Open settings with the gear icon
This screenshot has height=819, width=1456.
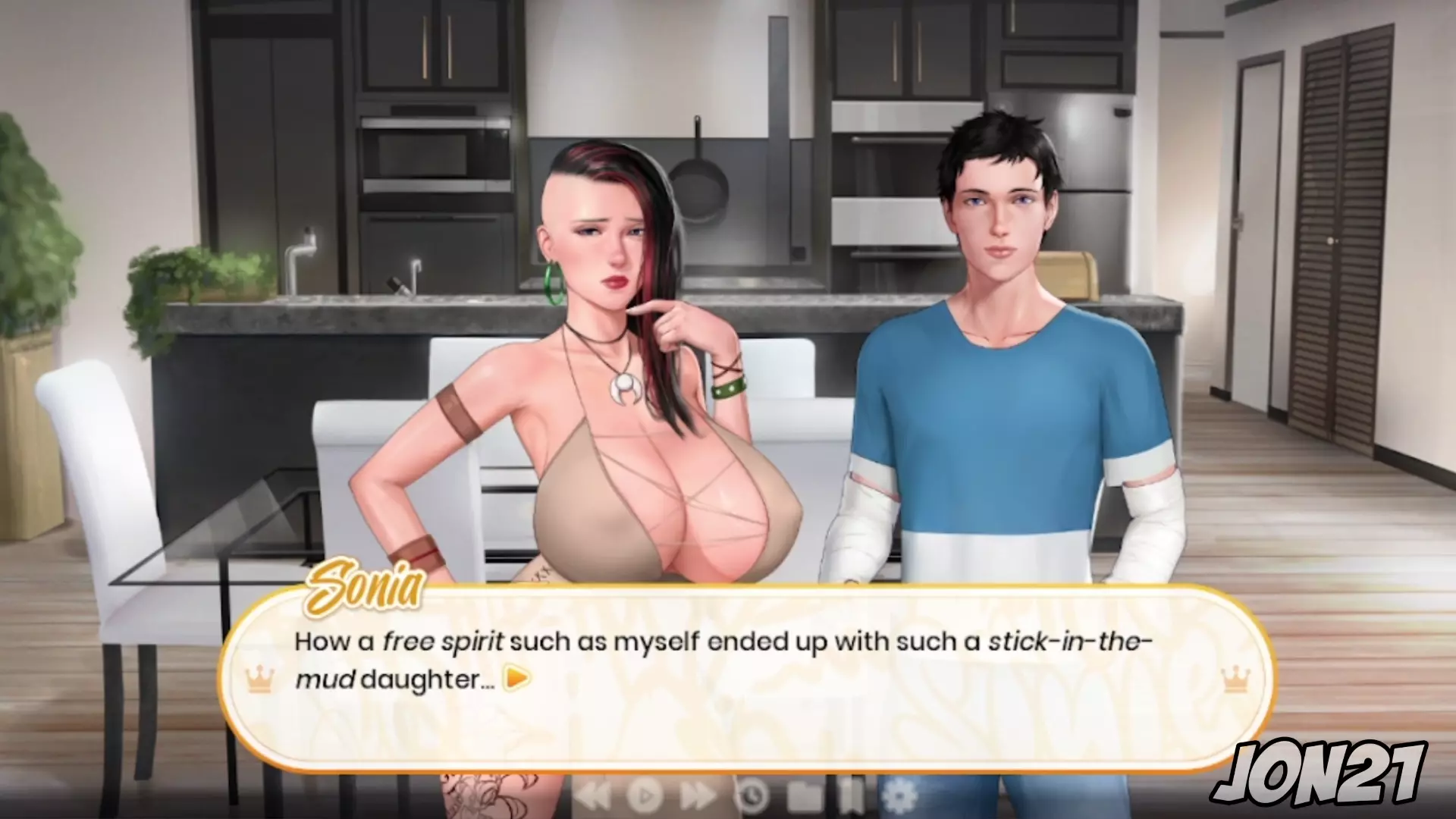click(899, 795)
